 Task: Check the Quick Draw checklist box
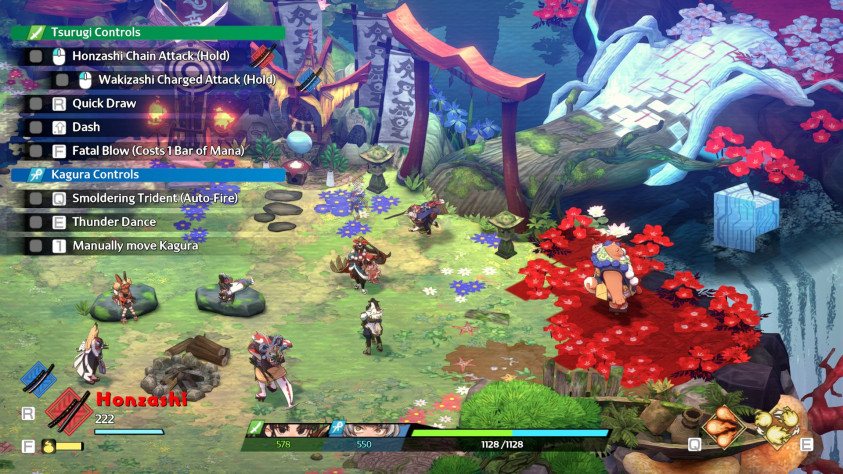[x=36, y=104]
